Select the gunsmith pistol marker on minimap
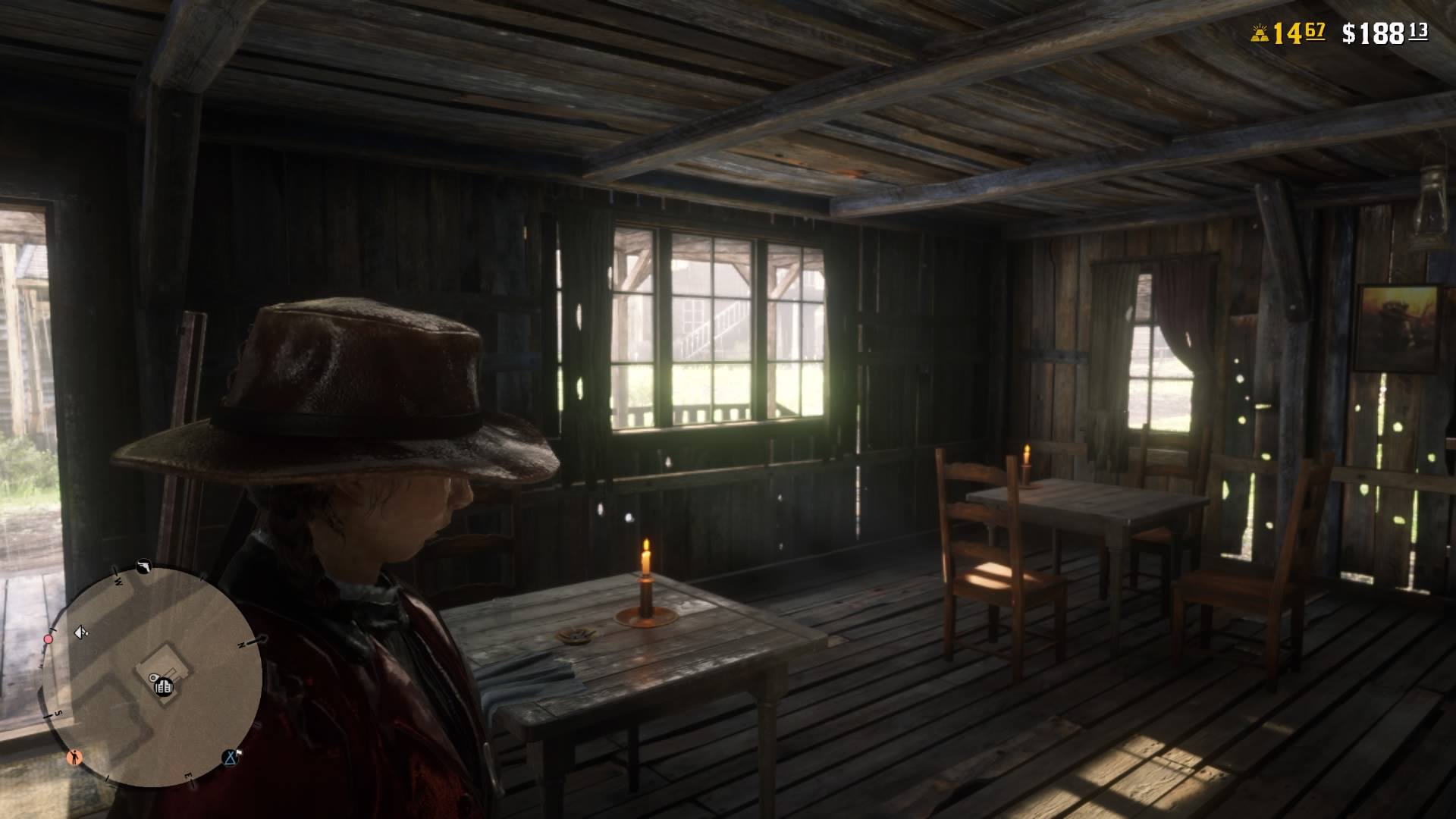The height and width of the screenshot is (819, 1456). (x=143, y=566)
